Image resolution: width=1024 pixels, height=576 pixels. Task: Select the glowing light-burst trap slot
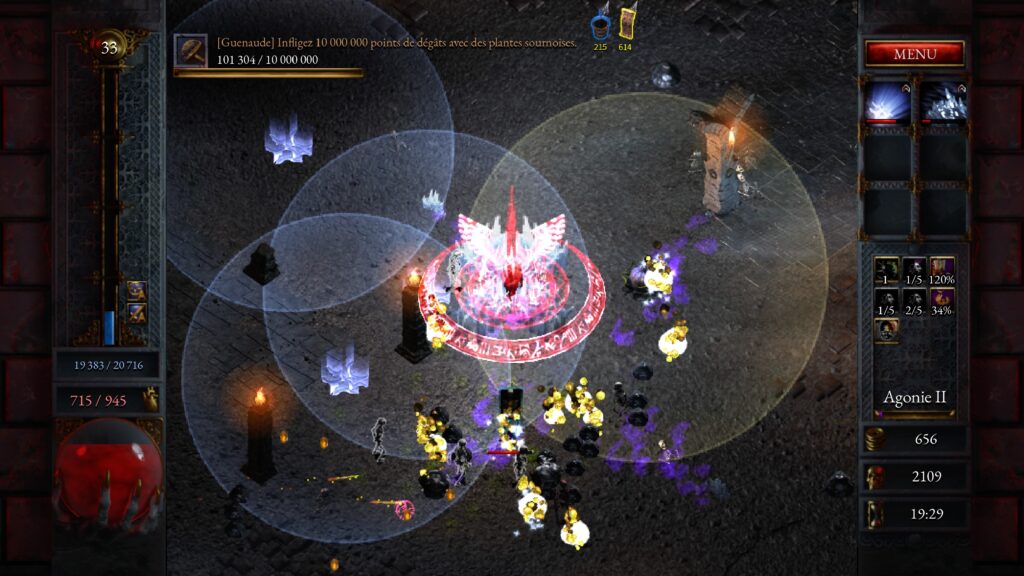pyautogui.click(x=887, y=102)
